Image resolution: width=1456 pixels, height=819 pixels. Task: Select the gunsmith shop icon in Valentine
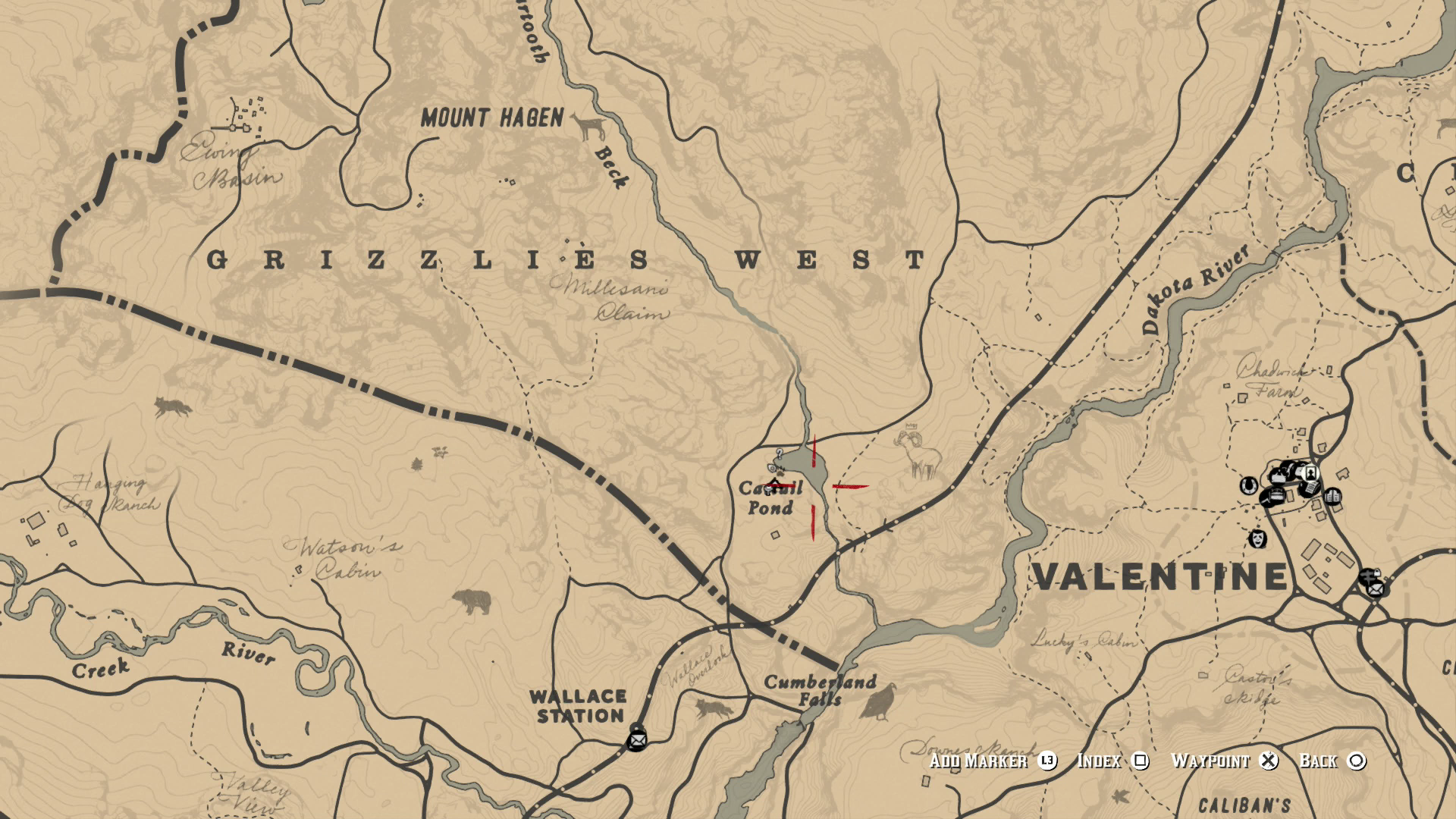pos(1272,497)
